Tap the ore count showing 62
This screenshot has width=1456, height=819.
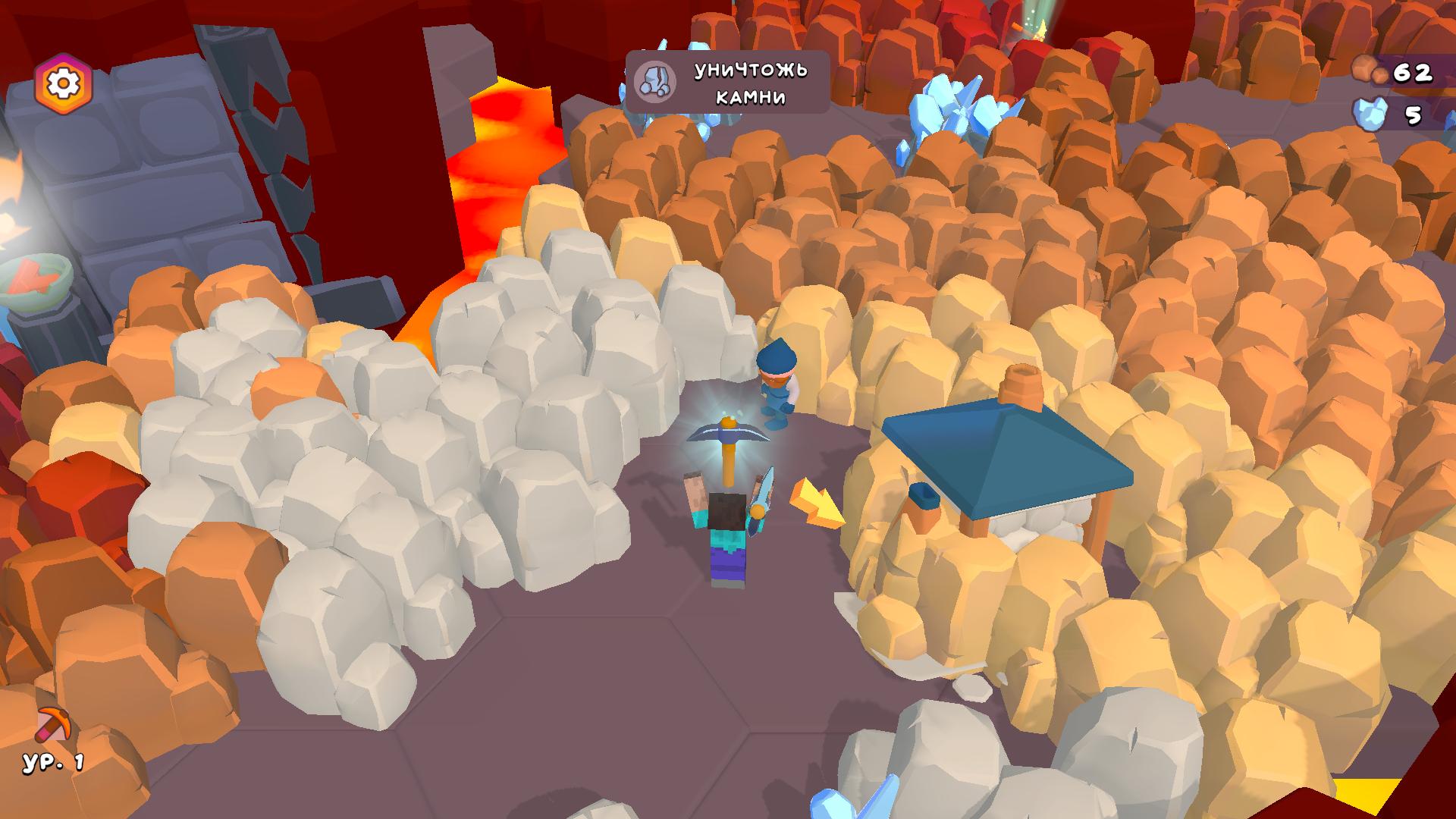coord(1412,73)
